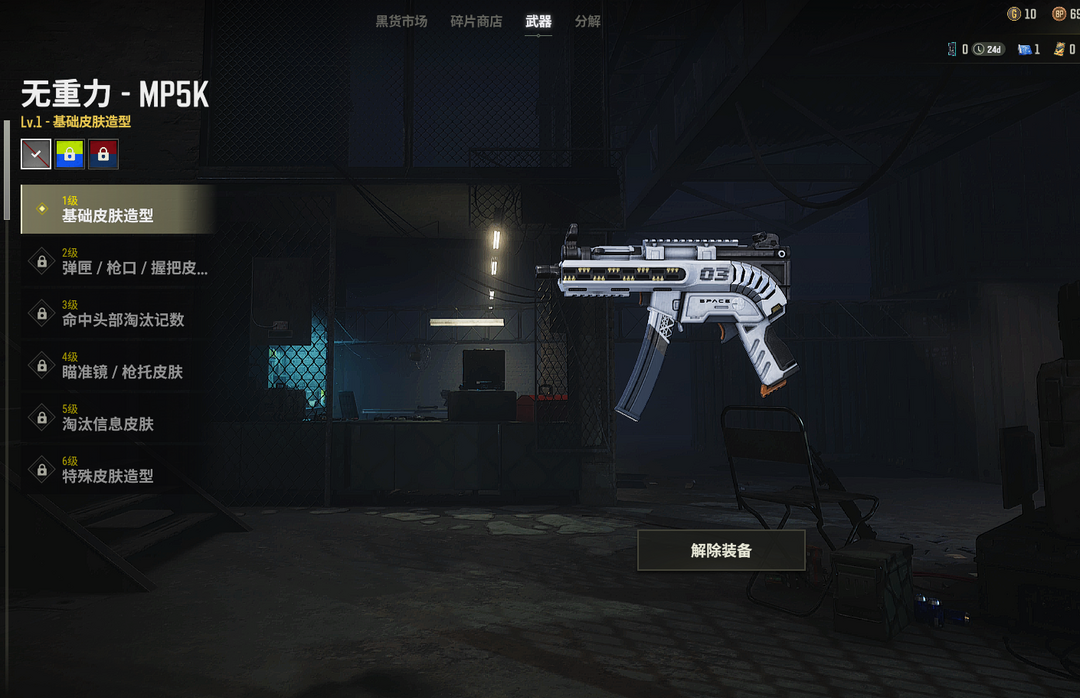Switch to the 碎片商店 tab

point(476,21)
